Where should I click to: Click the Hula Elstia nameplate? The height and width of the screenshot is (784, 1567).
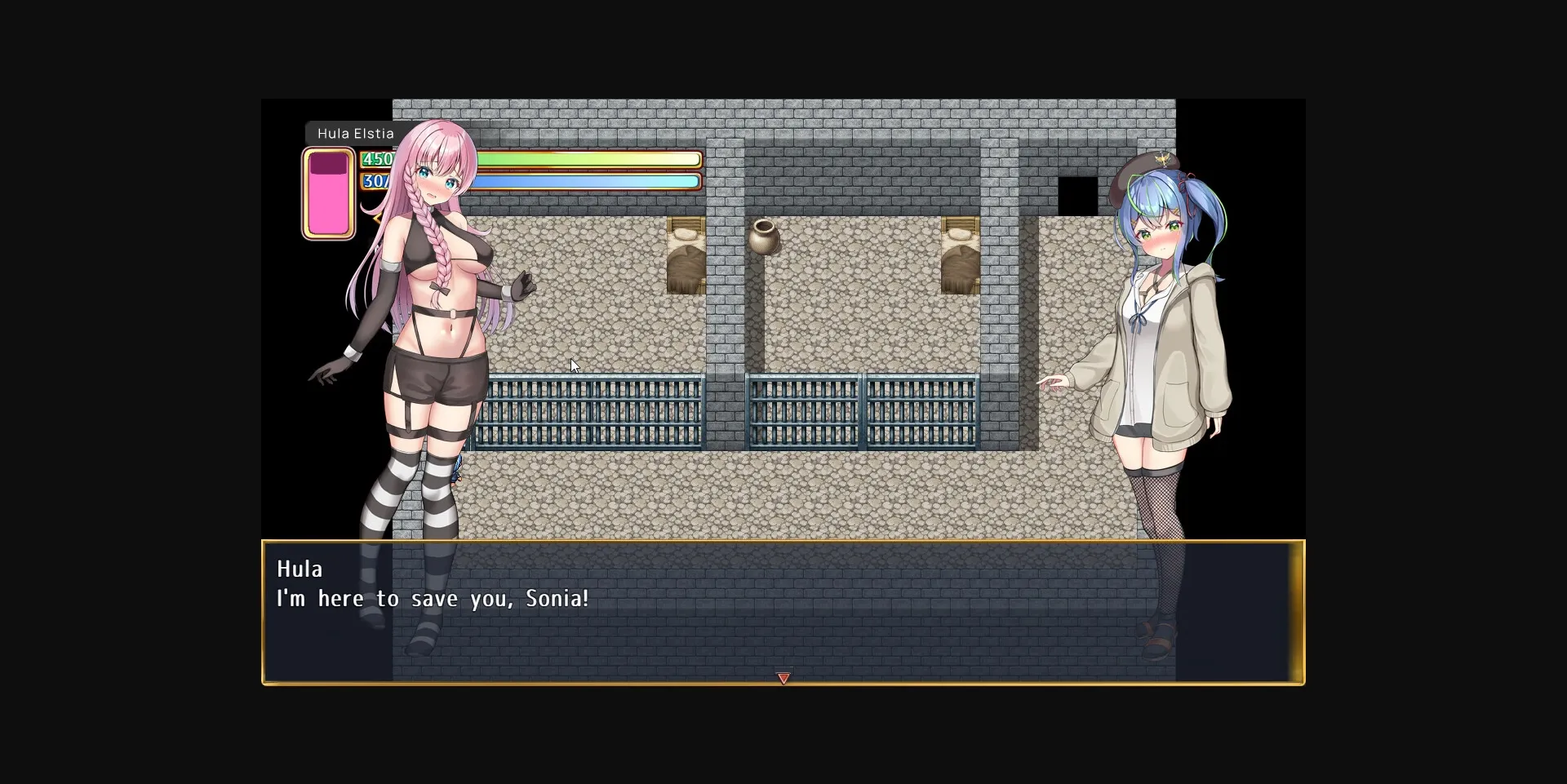[355, 133]
